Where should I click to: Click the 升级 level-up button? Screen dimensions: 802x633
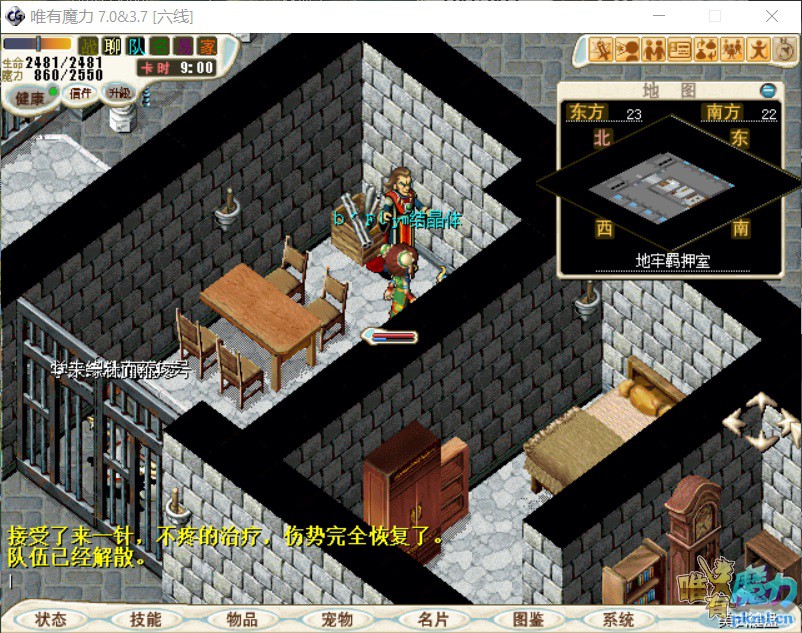119,92
